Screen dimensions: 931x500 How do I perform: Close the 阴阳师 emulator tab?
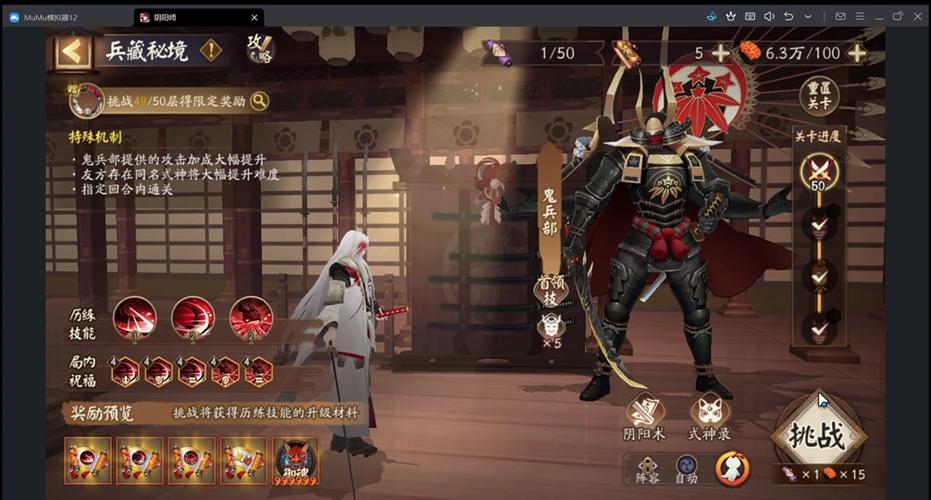(x=254, y=17)
